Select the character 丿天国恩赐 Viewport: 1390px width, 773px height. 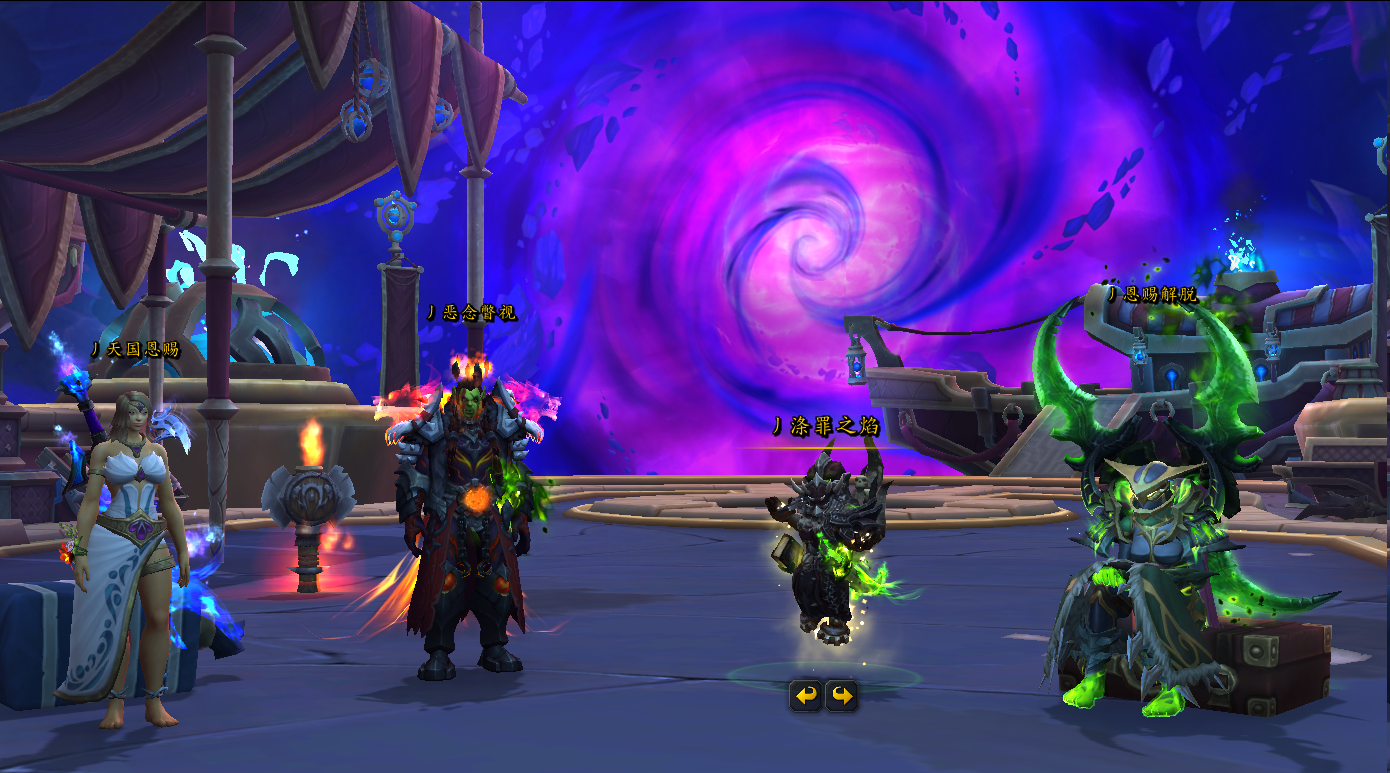click(x=125, y=550)
